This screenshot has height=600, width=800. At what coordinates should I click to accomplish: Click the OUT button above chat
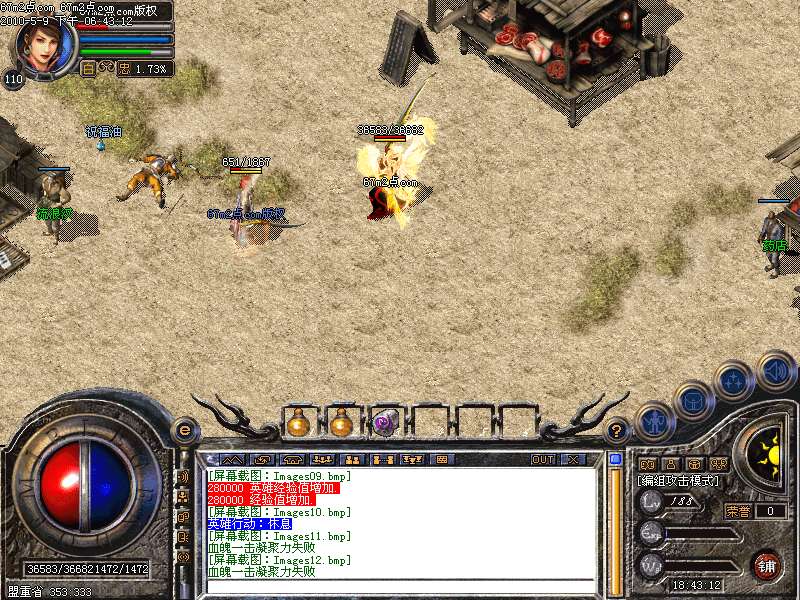542,460
